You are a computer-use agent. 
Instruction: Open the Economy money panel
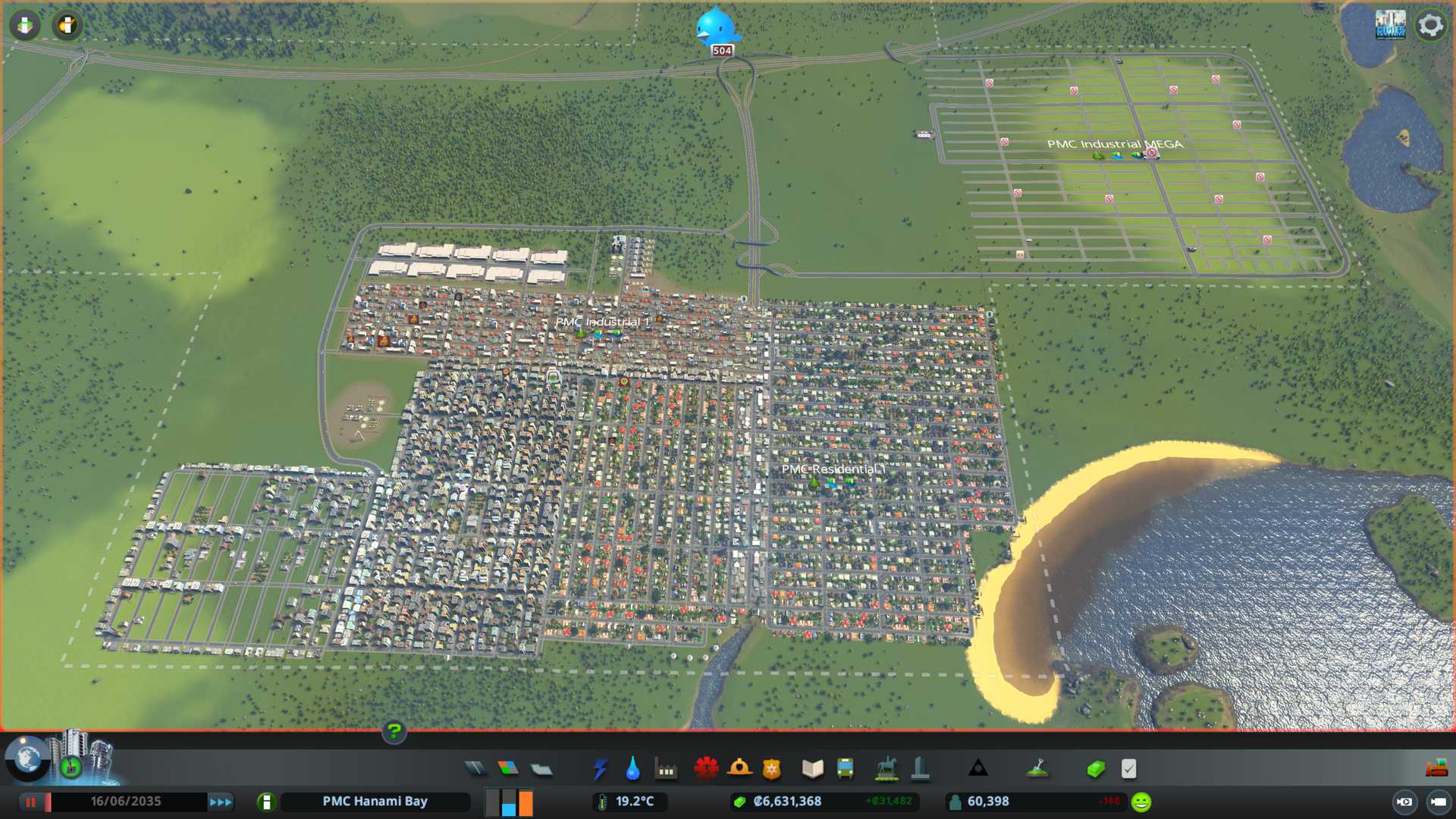pos(1096,769)
